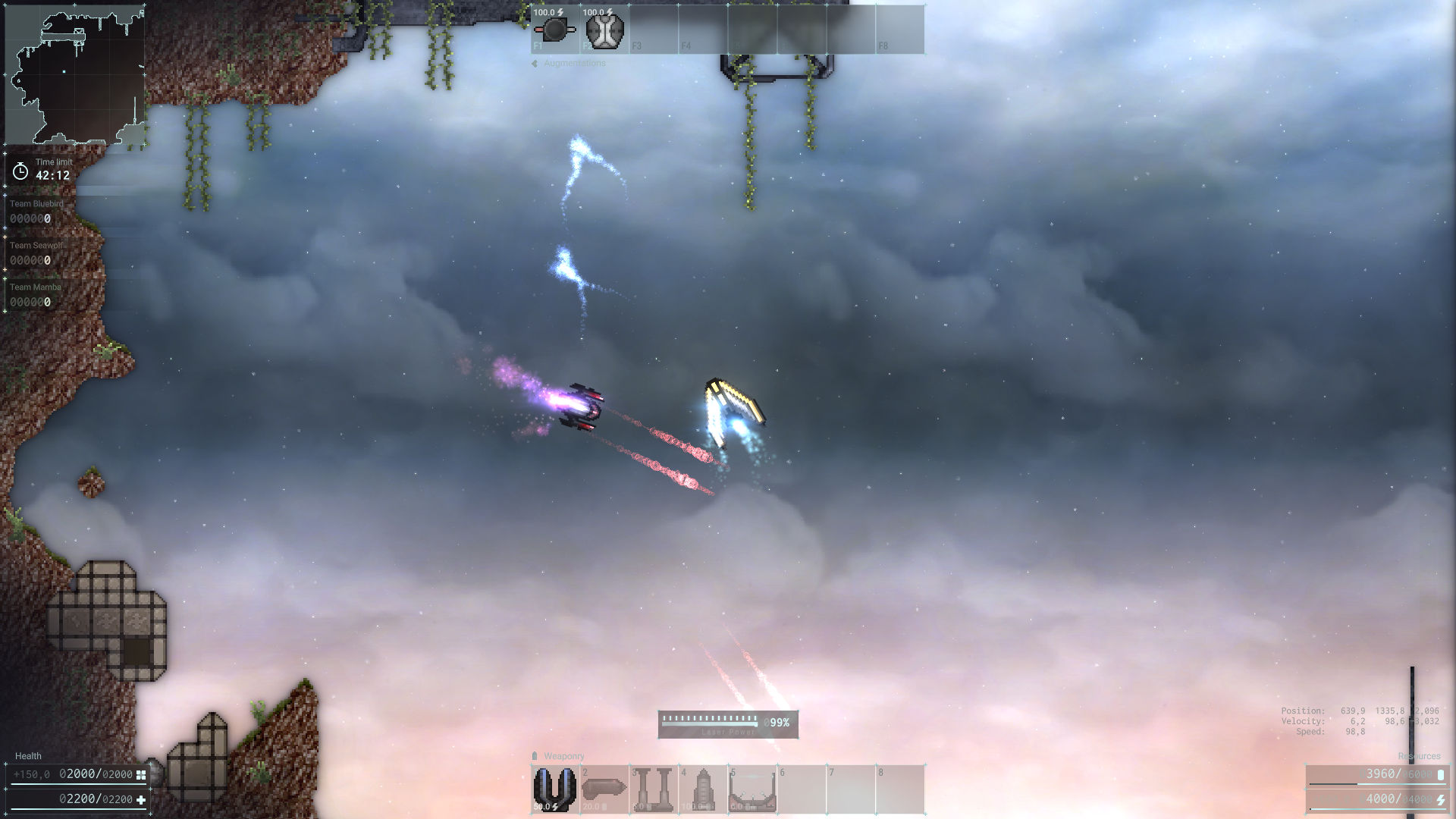This screenshot has height=819, width=1456.
Task: Select the twin laser weapon in slot 1
Action: pyautogui.click(x=554, y=789)
